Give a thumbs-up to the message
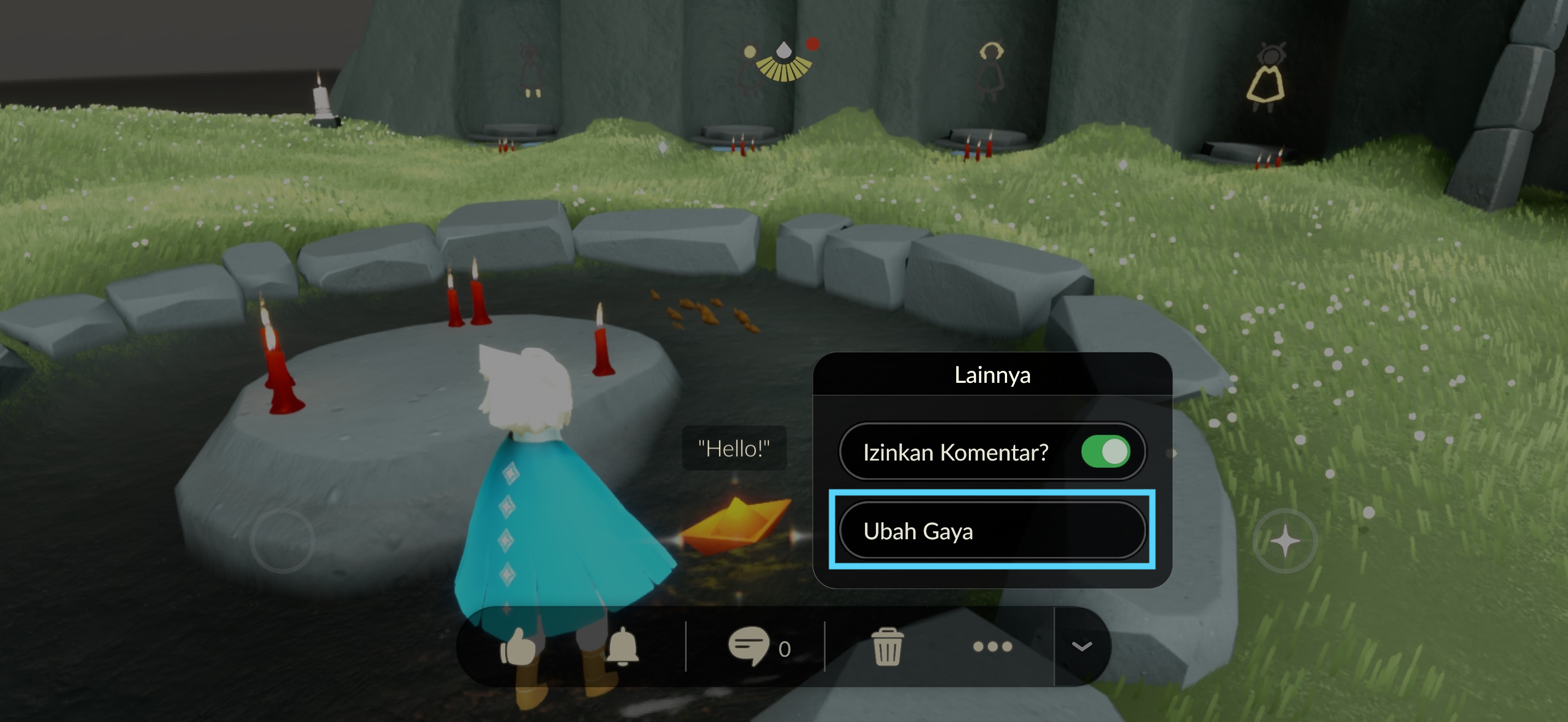The height and width of the screenshot is (722, 1568). pyautogui.click(x=518, y=647)
